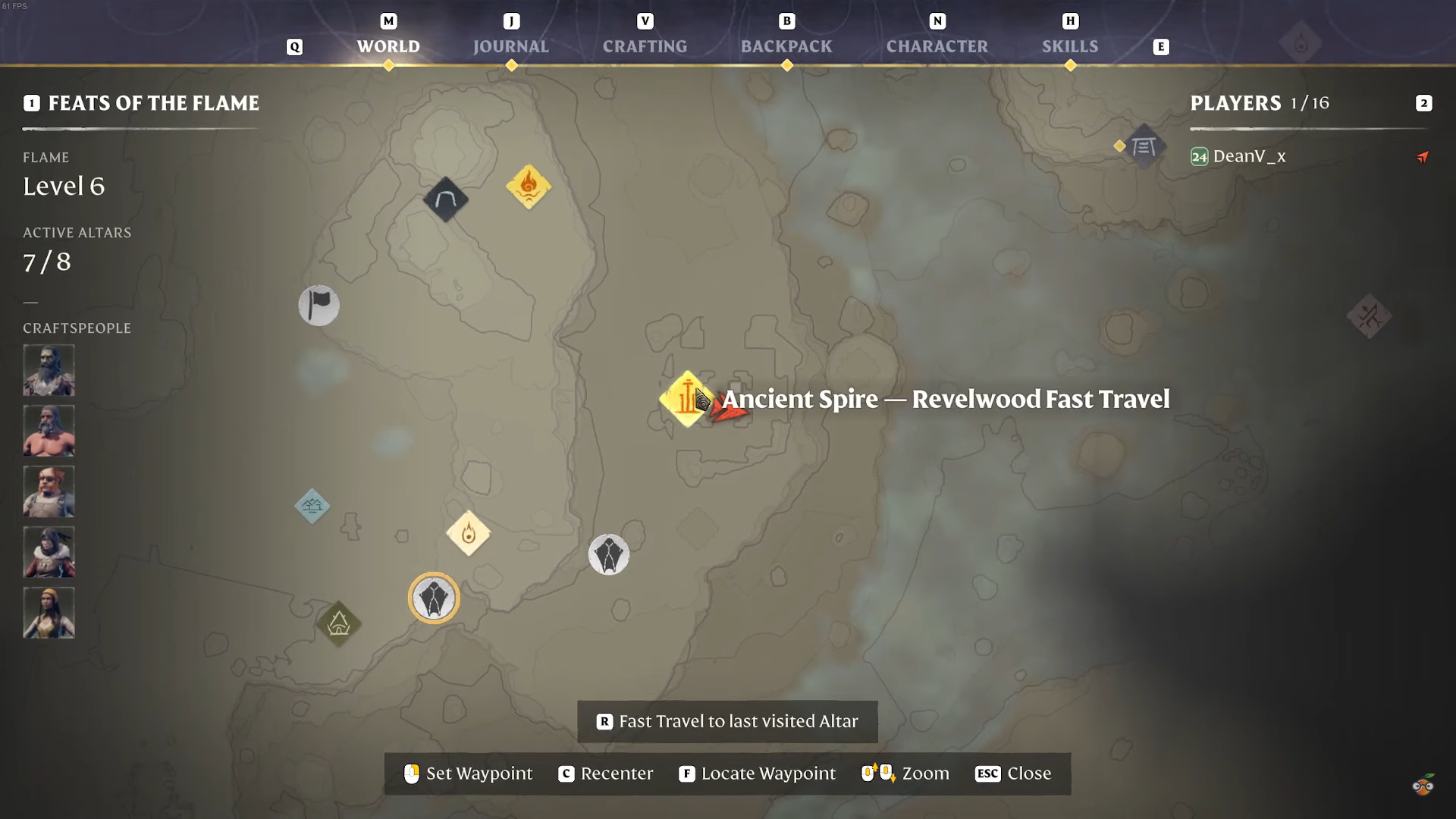Select player DeanV_x in the players list
This screenshot has height=819, width=1456.
point(1249,156)
